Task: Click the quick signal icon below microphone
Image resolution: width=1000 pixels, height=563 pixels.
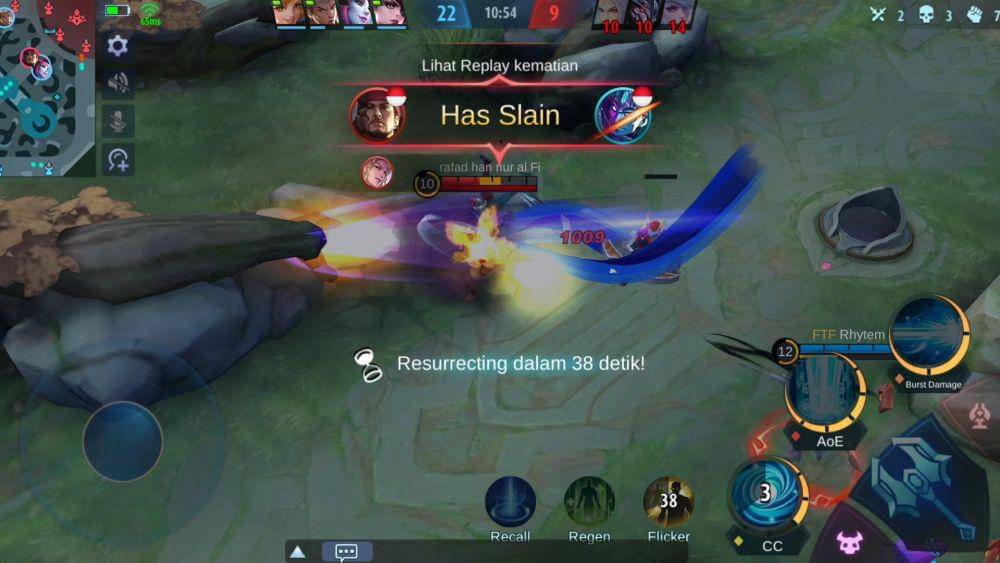Action: (118, 159)
